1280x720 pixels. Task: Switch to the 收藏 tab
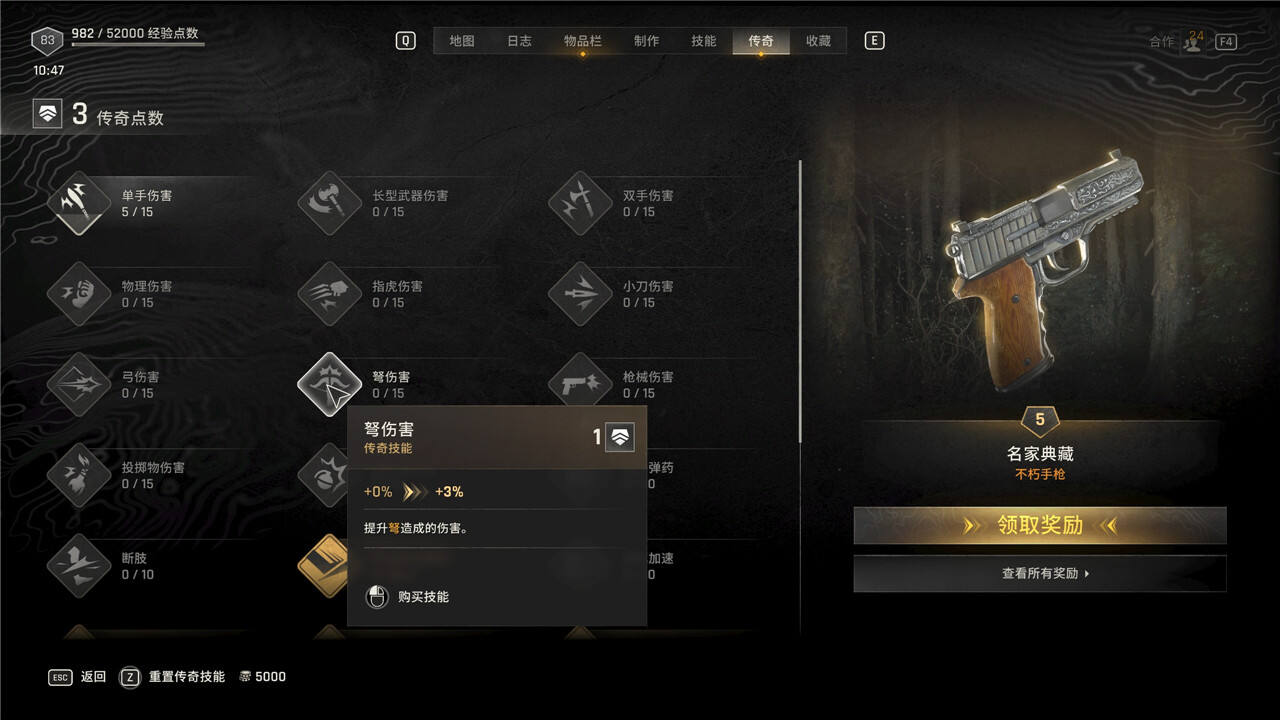(818, 41)
